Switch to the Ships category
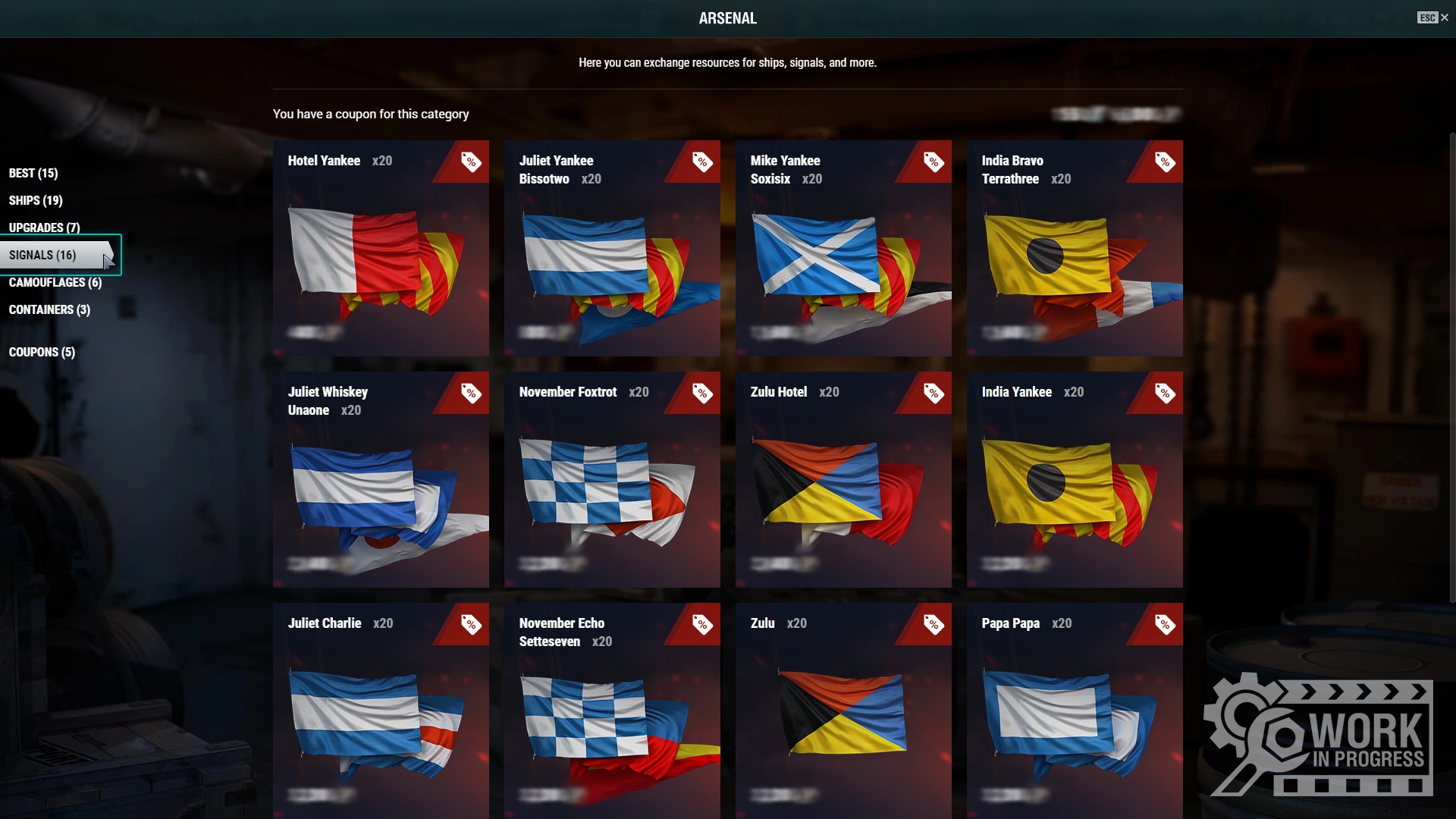Image resolution: width=1456 pixels, height=819 pixels. pyautogui.click(x=36, y=200)
